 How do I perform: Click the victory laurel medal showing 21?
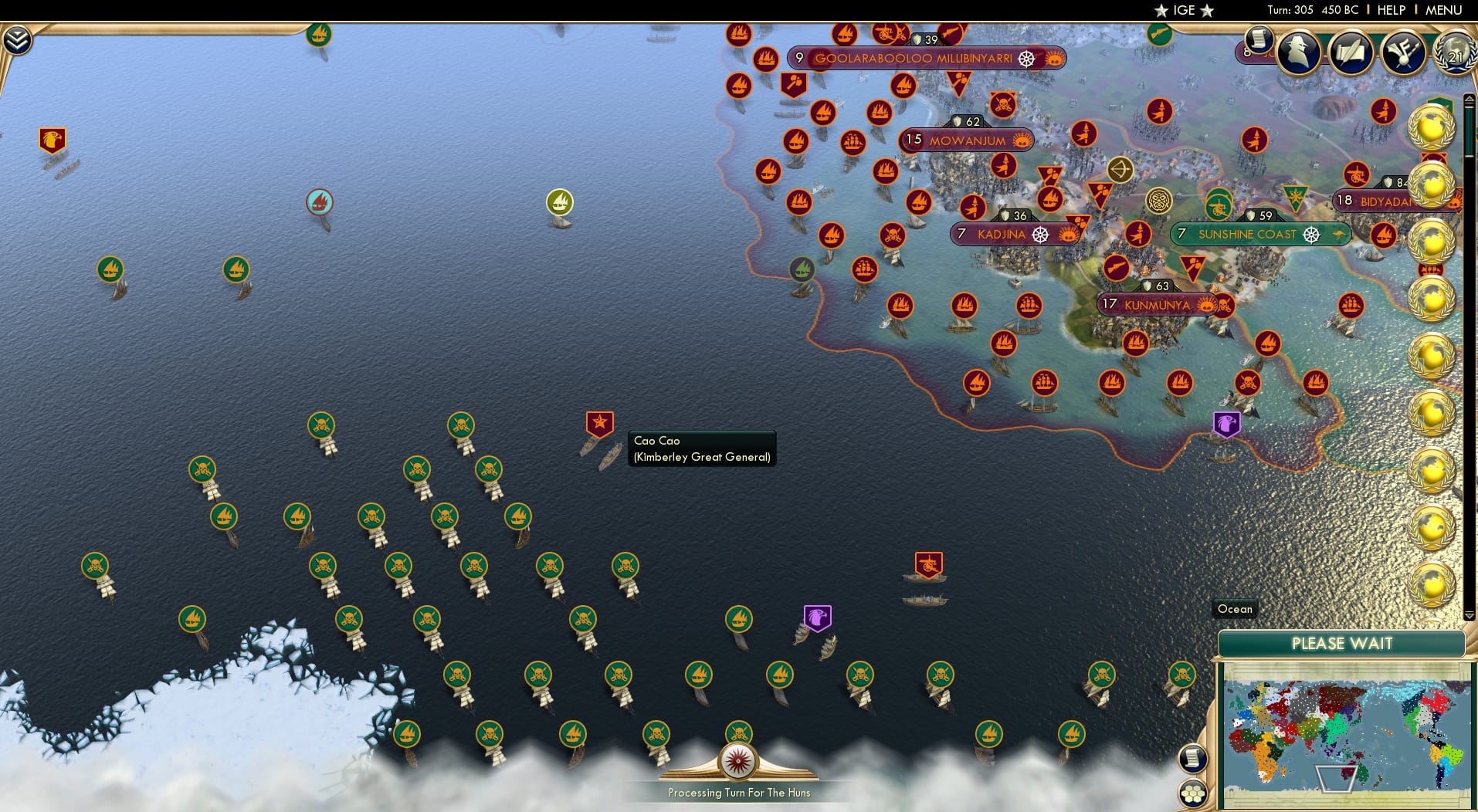click(1455, 54)
